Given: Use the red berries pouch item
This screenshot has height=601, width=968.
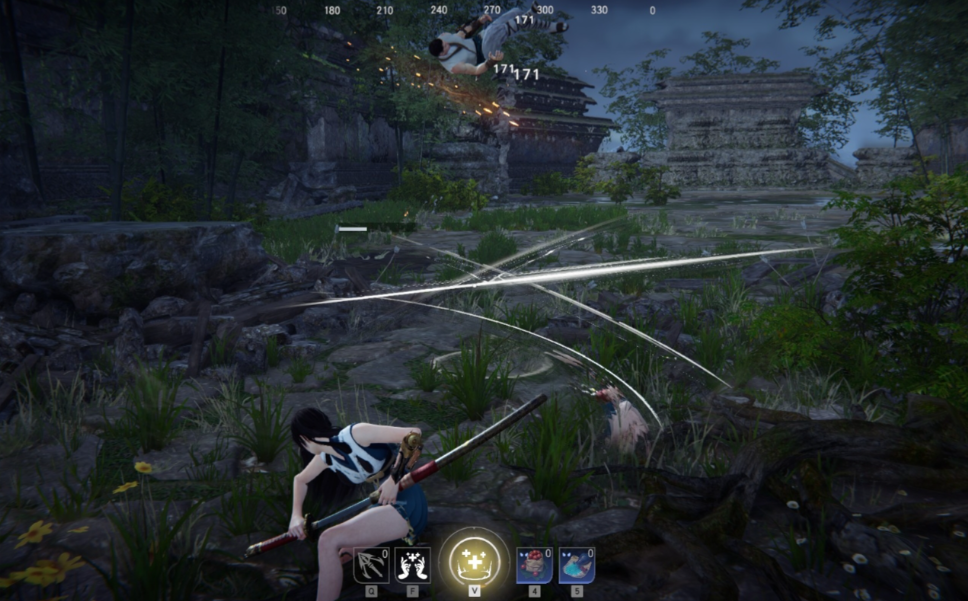Looking at the screenshot, I should tap(533, 565).
